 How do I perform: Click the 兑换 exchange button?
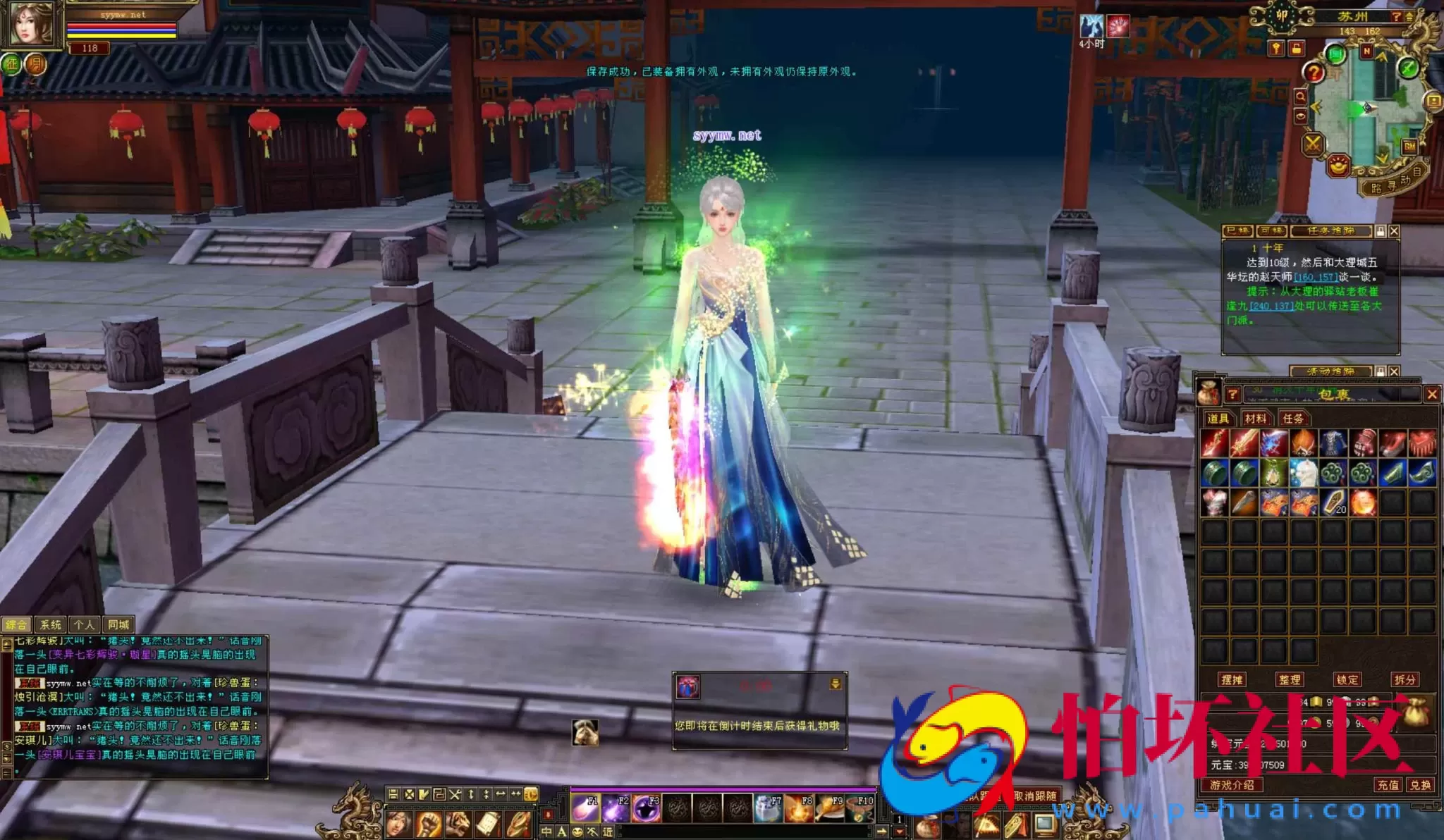1420,785
